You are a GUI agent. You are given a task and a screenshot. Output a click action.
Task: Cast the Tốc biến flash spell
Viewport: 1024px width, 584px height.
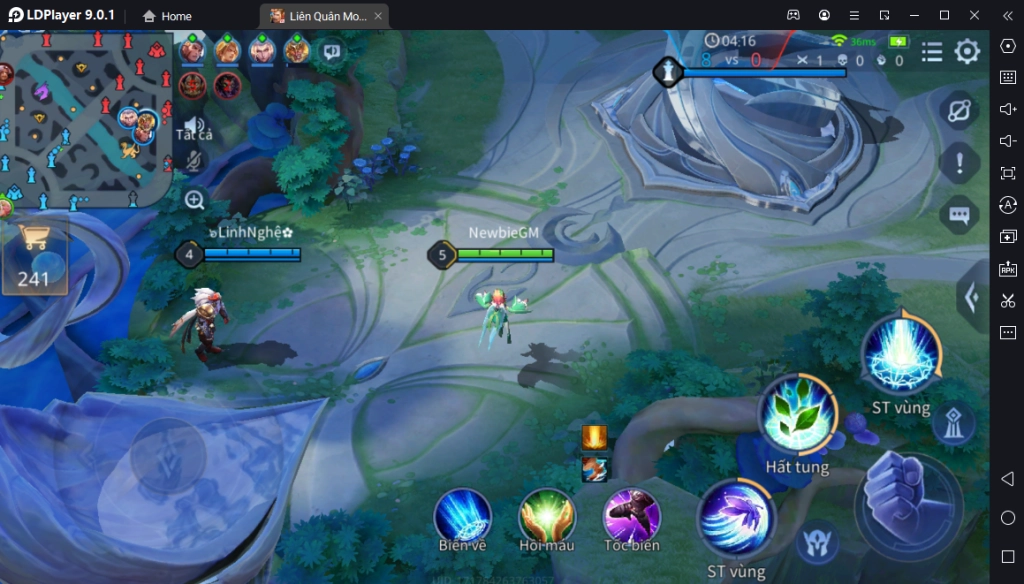coord(632,517)
